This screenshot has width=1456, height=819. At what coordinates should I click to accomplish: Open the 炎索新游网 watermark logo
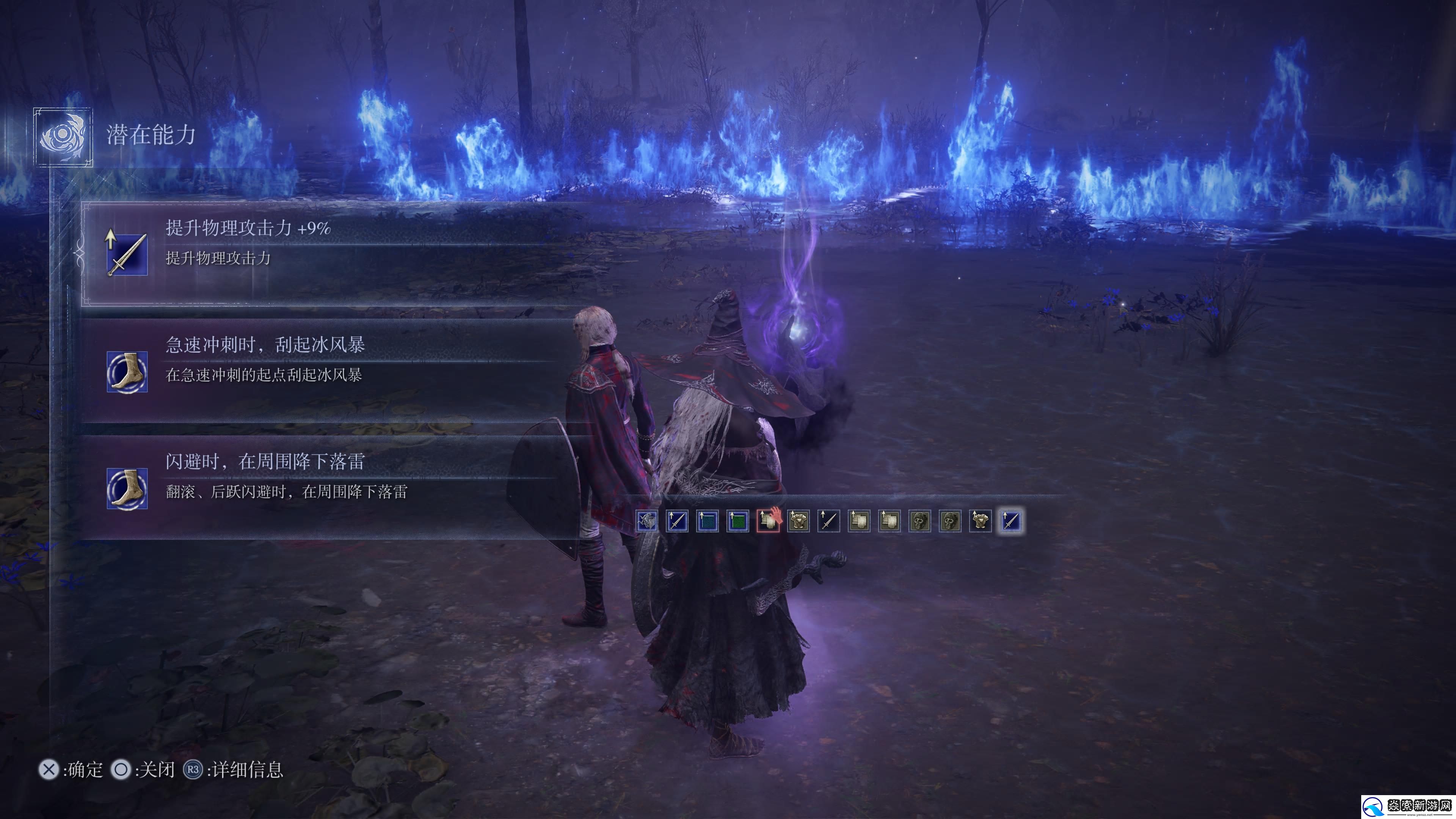coord(1407,806)
